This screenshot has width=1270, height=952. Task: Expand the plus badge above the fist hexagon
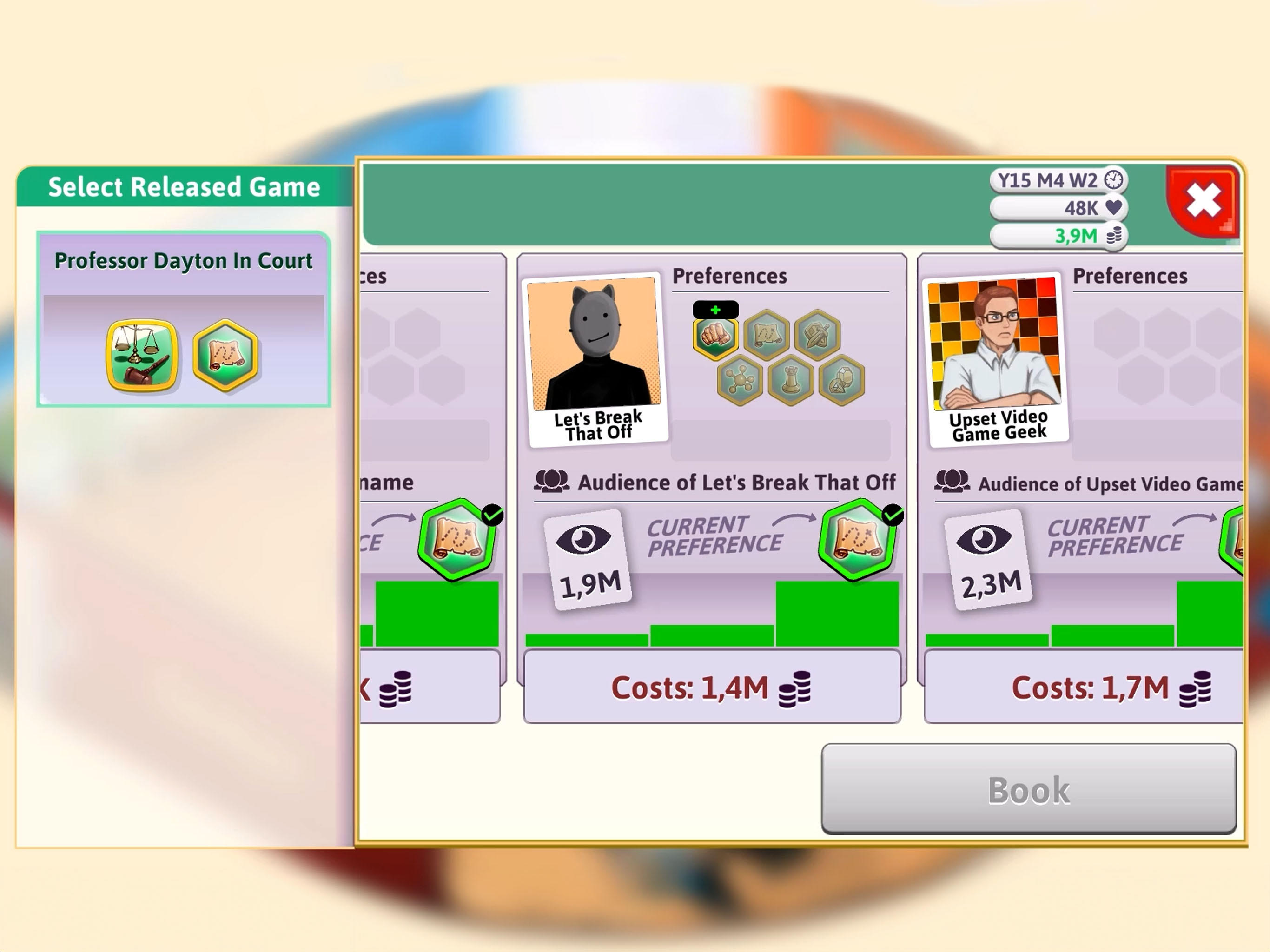715,309
